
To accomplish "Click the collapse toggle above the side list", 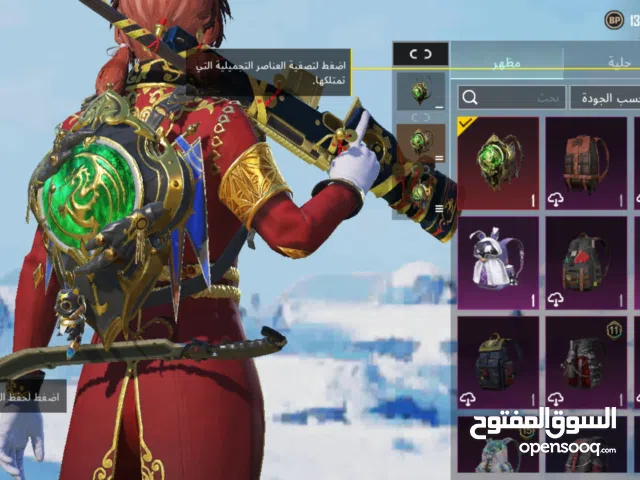I will click(x=420, y=54).
